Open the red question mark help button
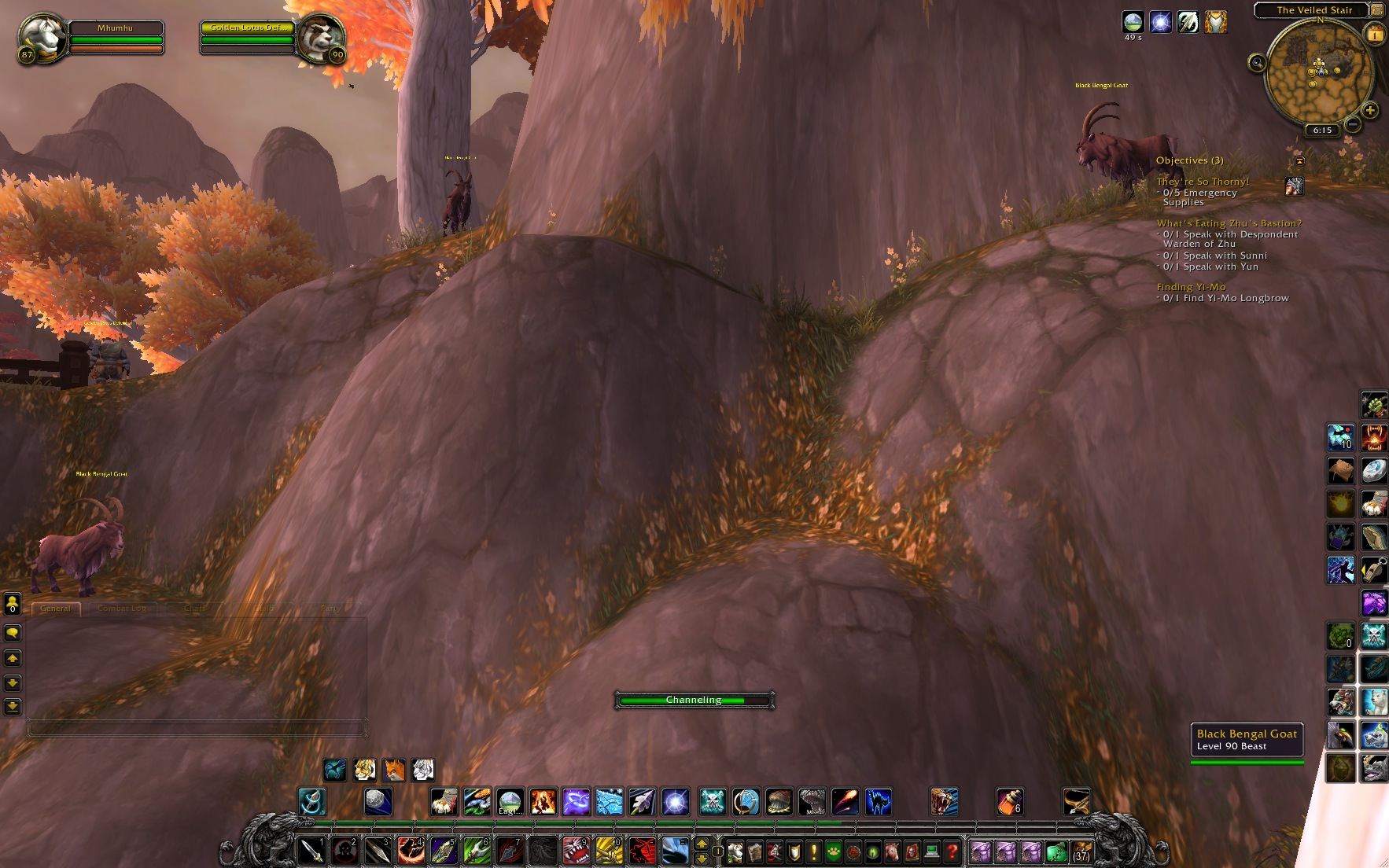The width and height of the screenshot is (1389, 868). click(952, 851)
